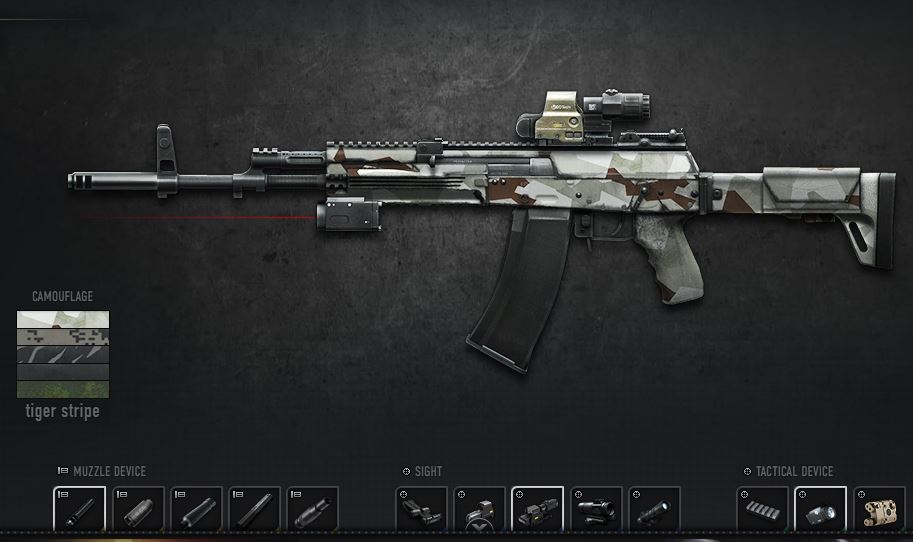Equip the short ribbed muzzle brake
The width and height of the screenshot is (913, 542).
pyautogui.click(x=138, y=510)
